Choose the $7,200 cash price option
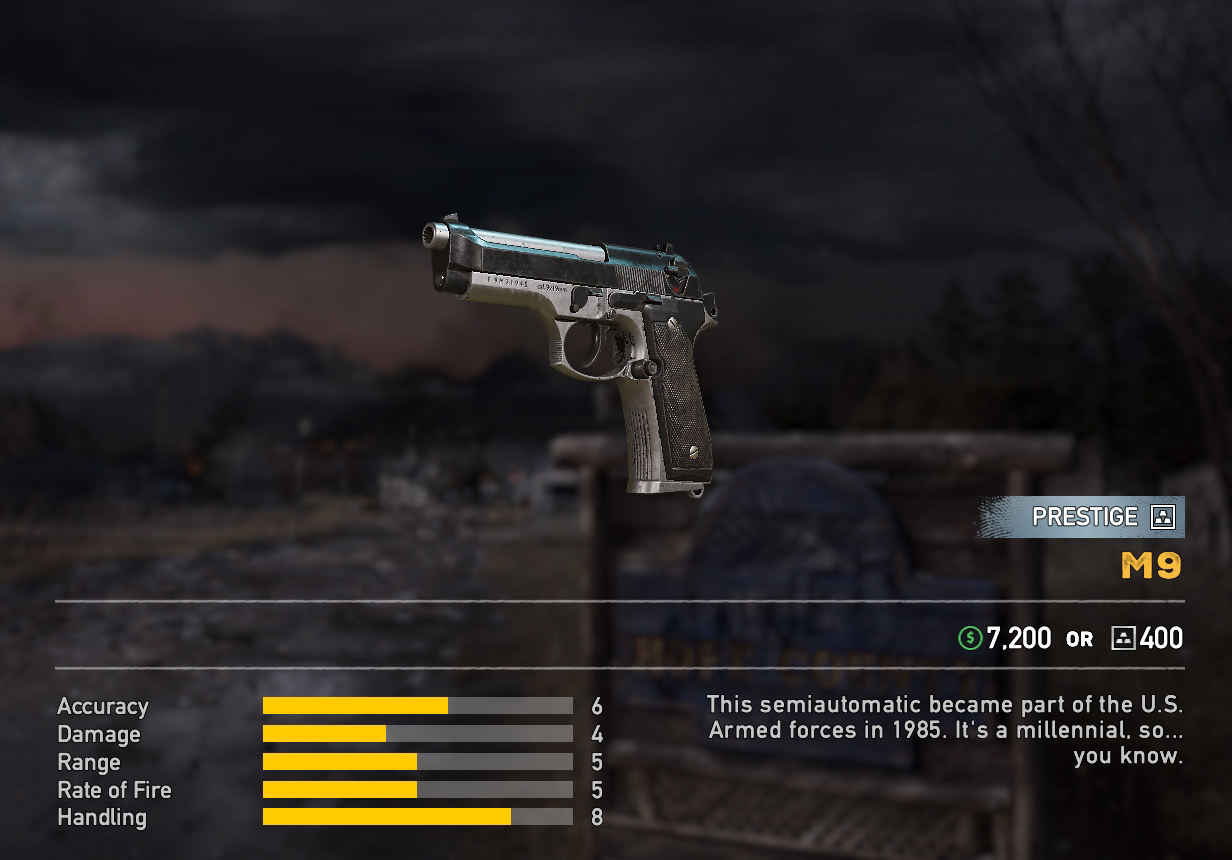The height and width of the screenshot is (860, 1232). 1005,638
